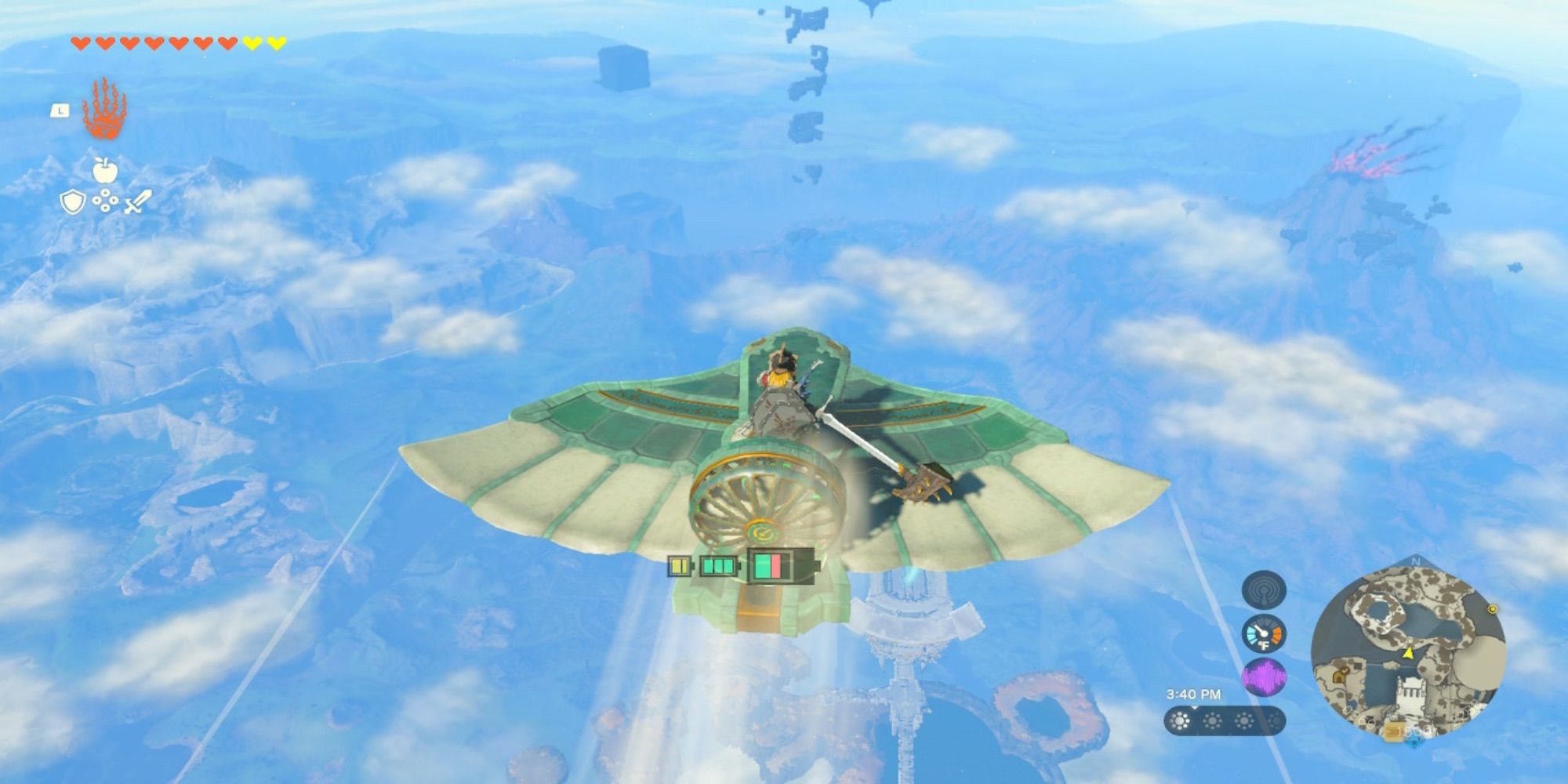Click the apple food quick-slot icon

[x=106, y=170]
